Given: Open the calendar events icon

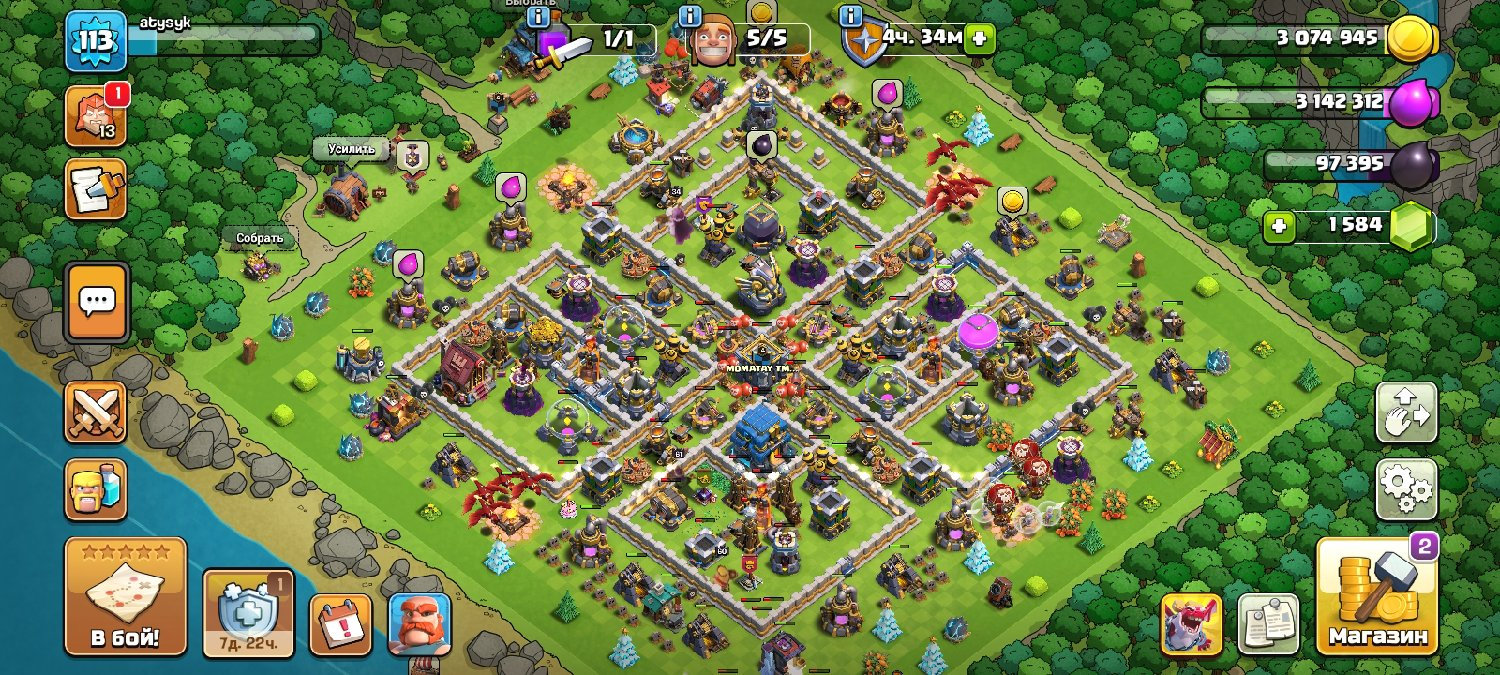Looking at the screenshot, I should click(x=340, y=625).
